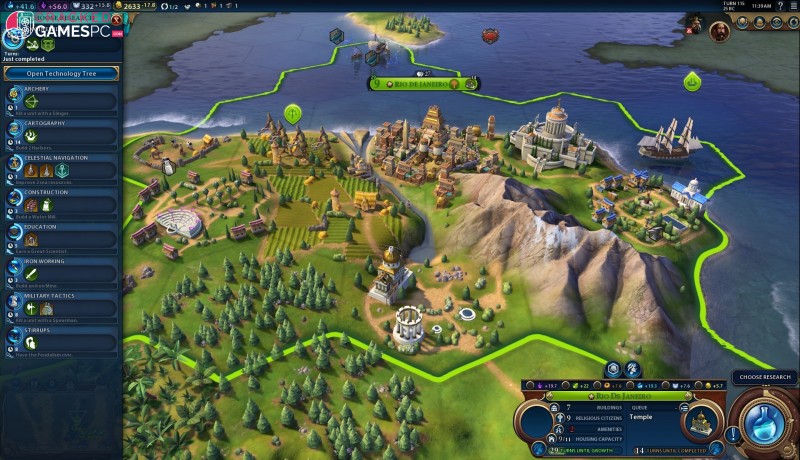The height and width of the screenshot is (460, 800).
Task: Click the Choose Research flask button
Action: tap(764, 425)
